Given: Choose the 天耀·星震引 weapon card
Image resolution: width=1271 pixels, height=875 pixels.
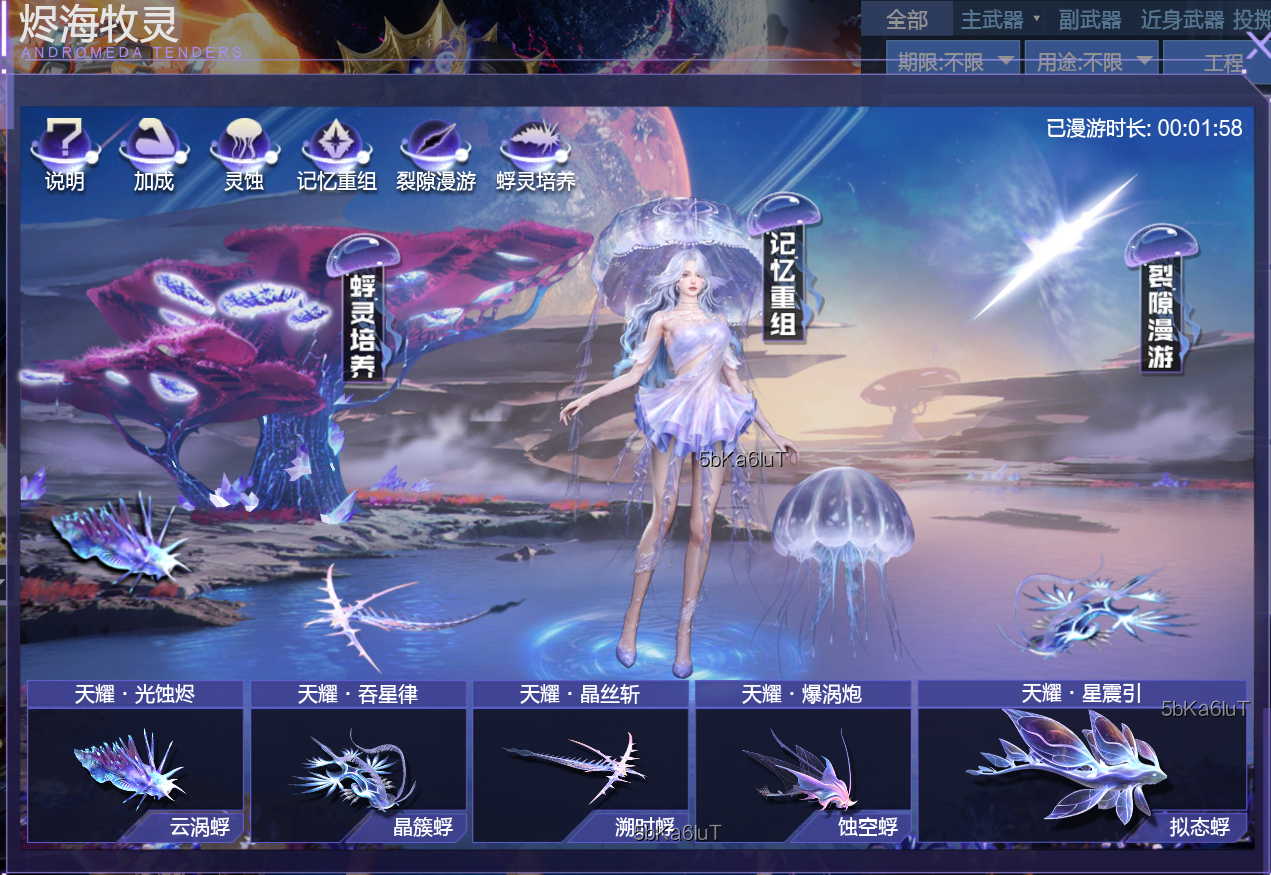Looking at the screenshot, I should pyautogui.click(x=1082, y=762).
